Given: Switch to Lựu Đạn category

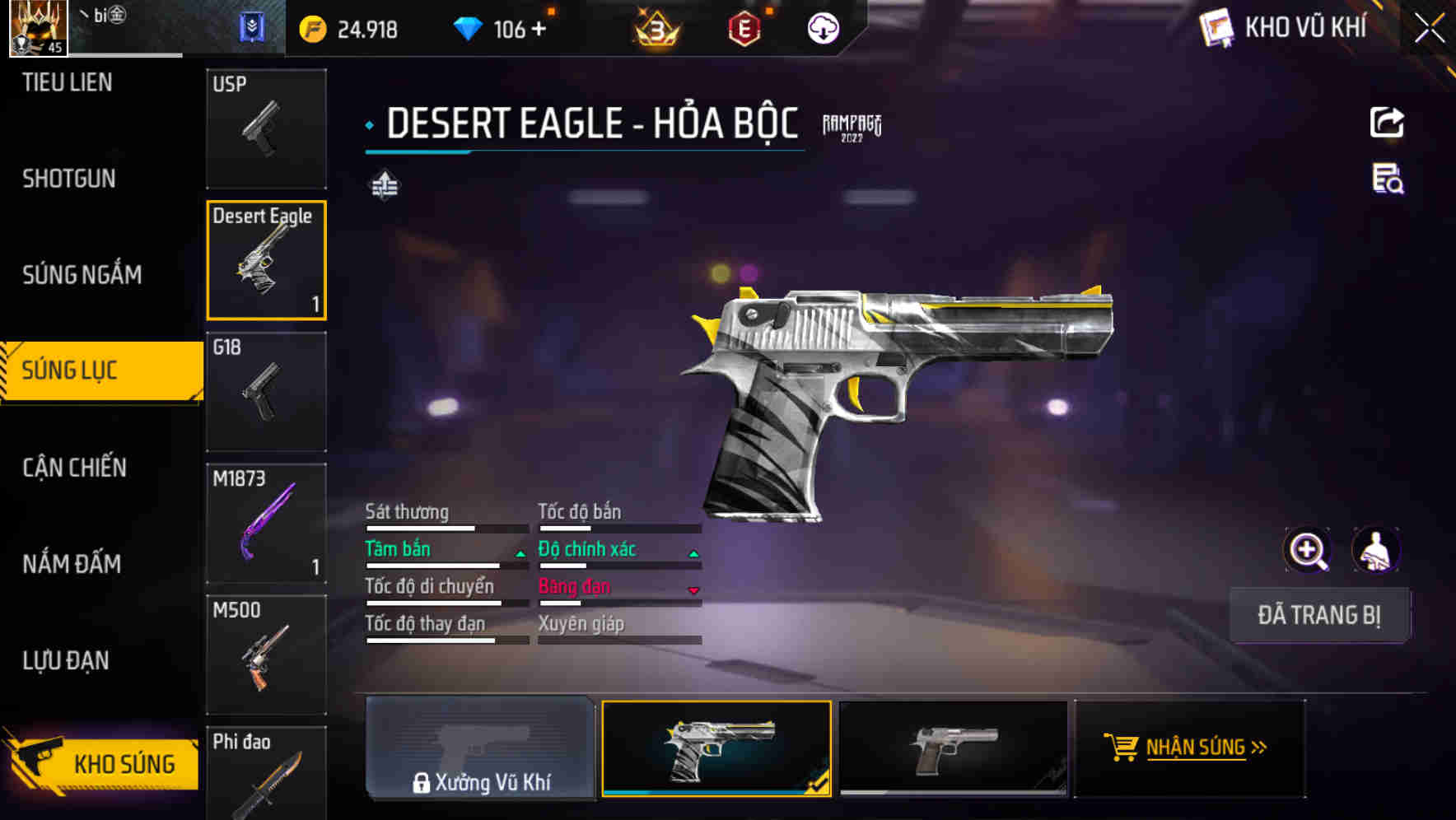Looking at the screenshot, I should click(66, 660).
